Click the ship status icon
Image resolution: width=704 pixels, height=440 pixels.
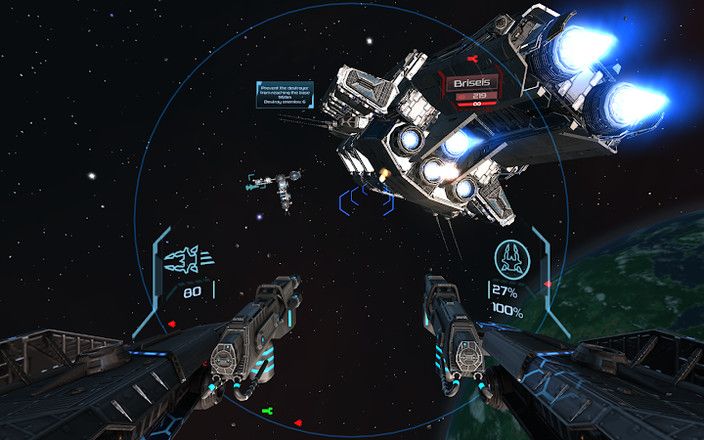point(512,259)
